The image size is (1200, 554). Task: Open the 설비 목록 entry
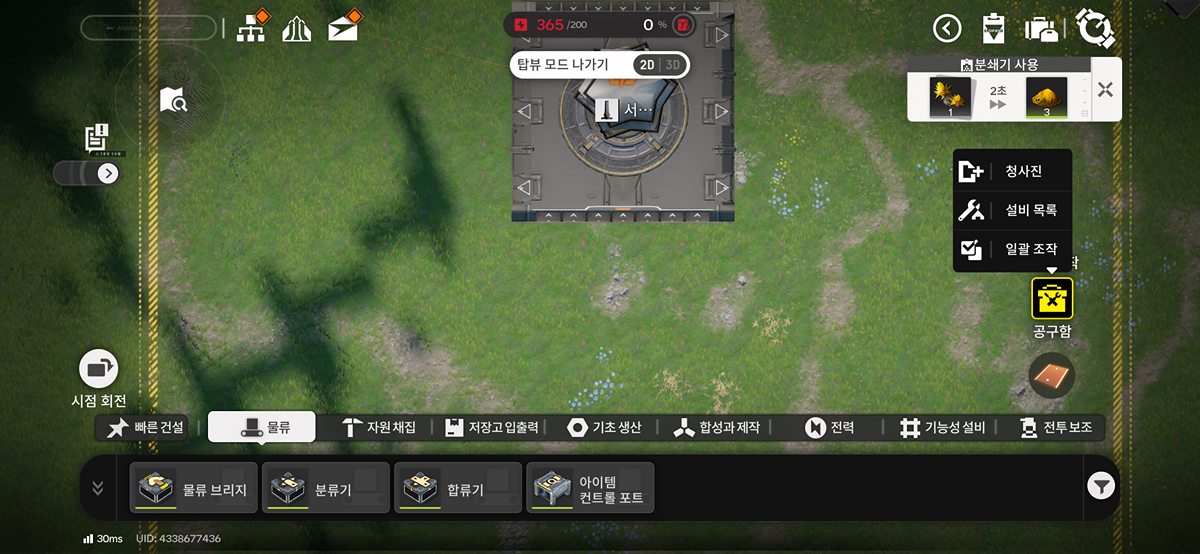click(x=1012, y=210)
